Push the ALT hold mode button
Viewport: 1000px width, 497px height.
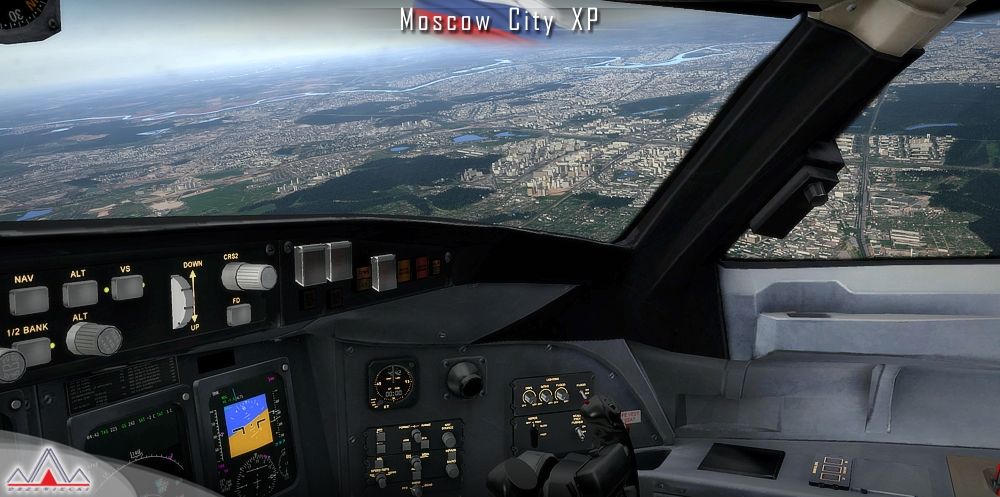click(x=80, y=293)
